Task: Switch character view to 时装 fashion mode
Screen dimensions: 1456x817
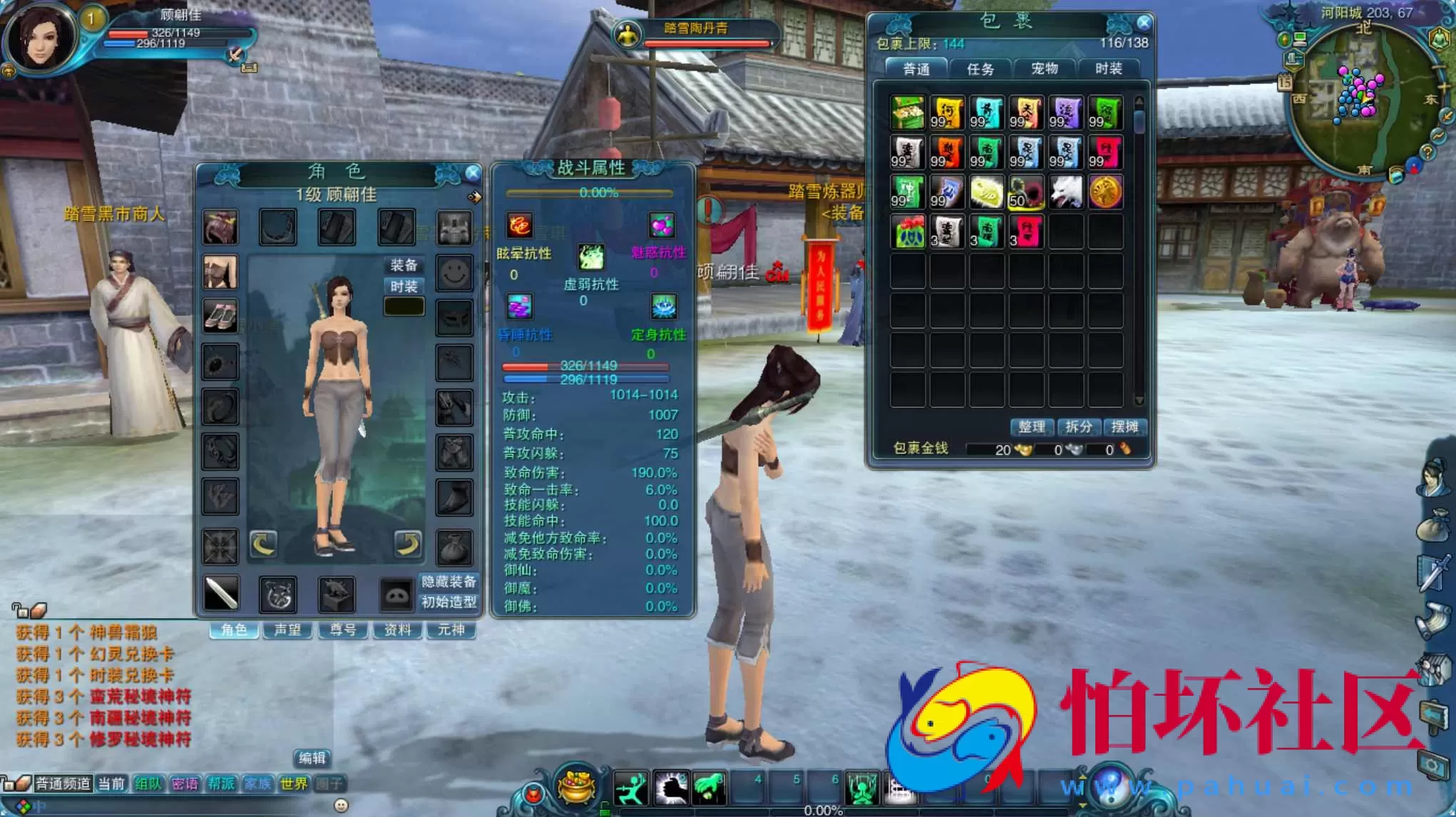Action: point(404,285)
